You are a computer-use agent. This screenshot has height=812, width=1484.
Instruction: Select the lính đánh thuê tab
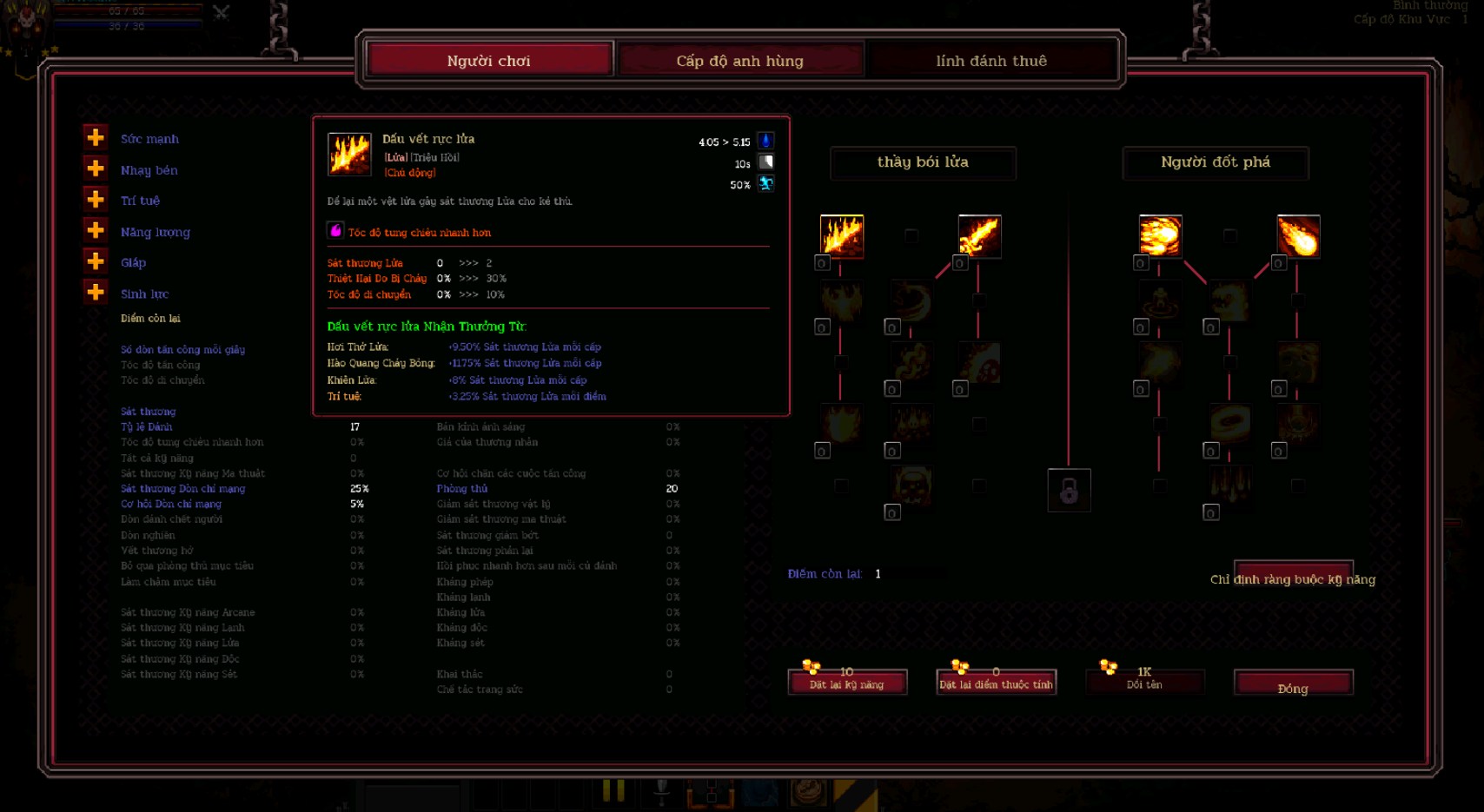[x=991, y=60]
